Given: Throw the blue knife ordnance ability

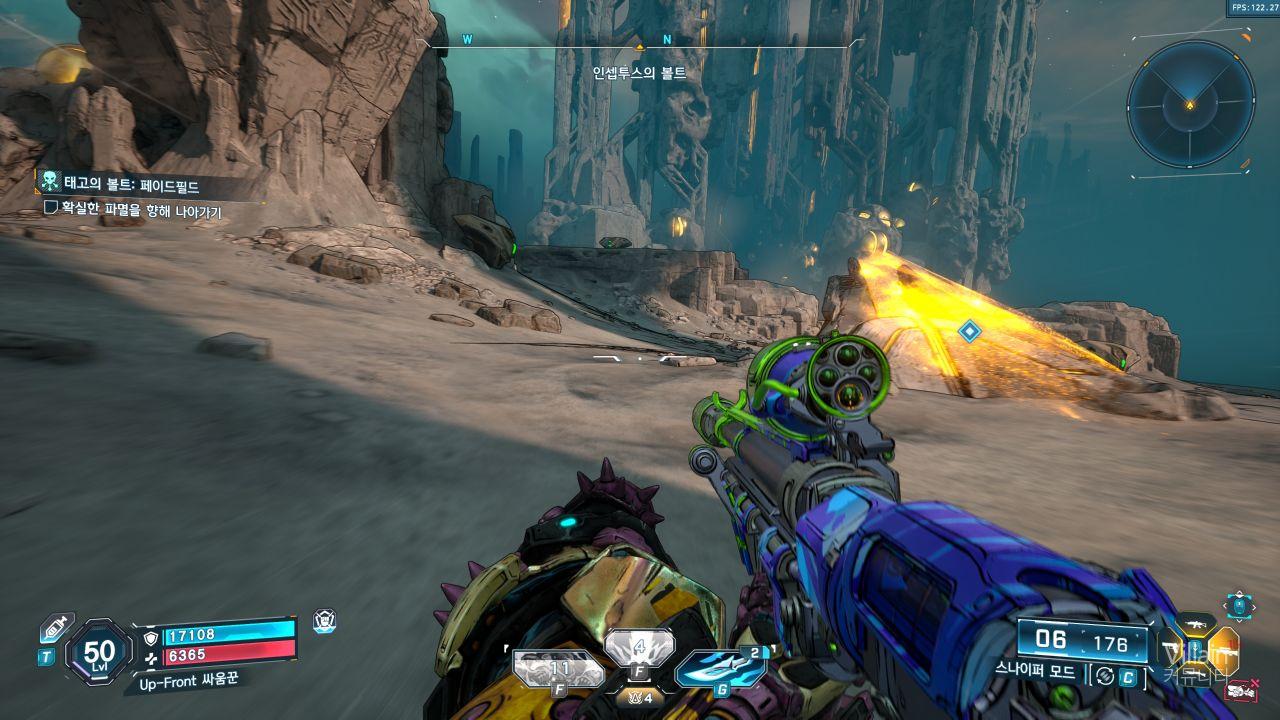Looking at the screenshot, I should coord(720,668).
